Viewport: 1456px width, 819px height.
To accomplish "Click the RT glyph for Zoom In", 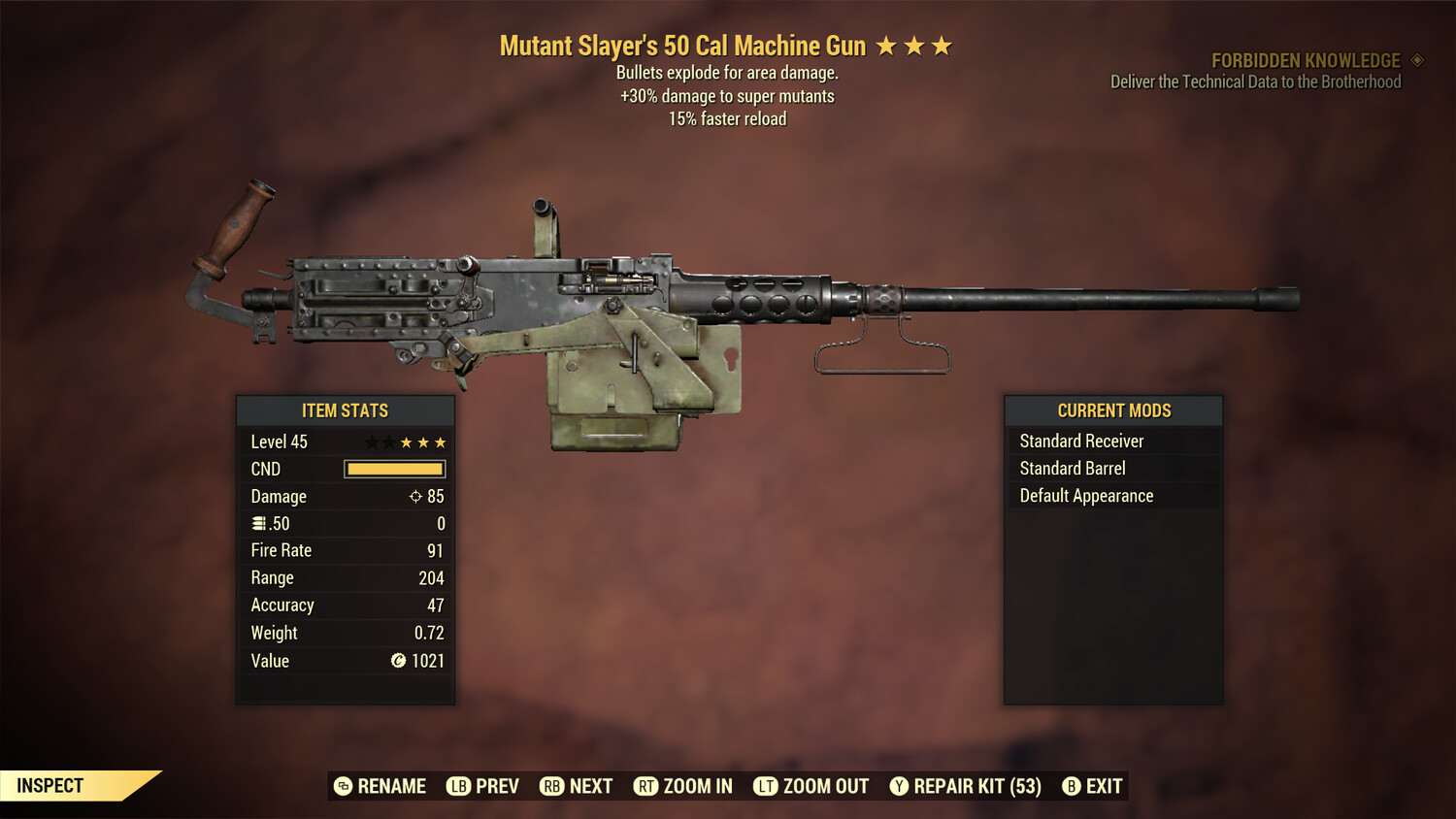I will tap(645, 786).
